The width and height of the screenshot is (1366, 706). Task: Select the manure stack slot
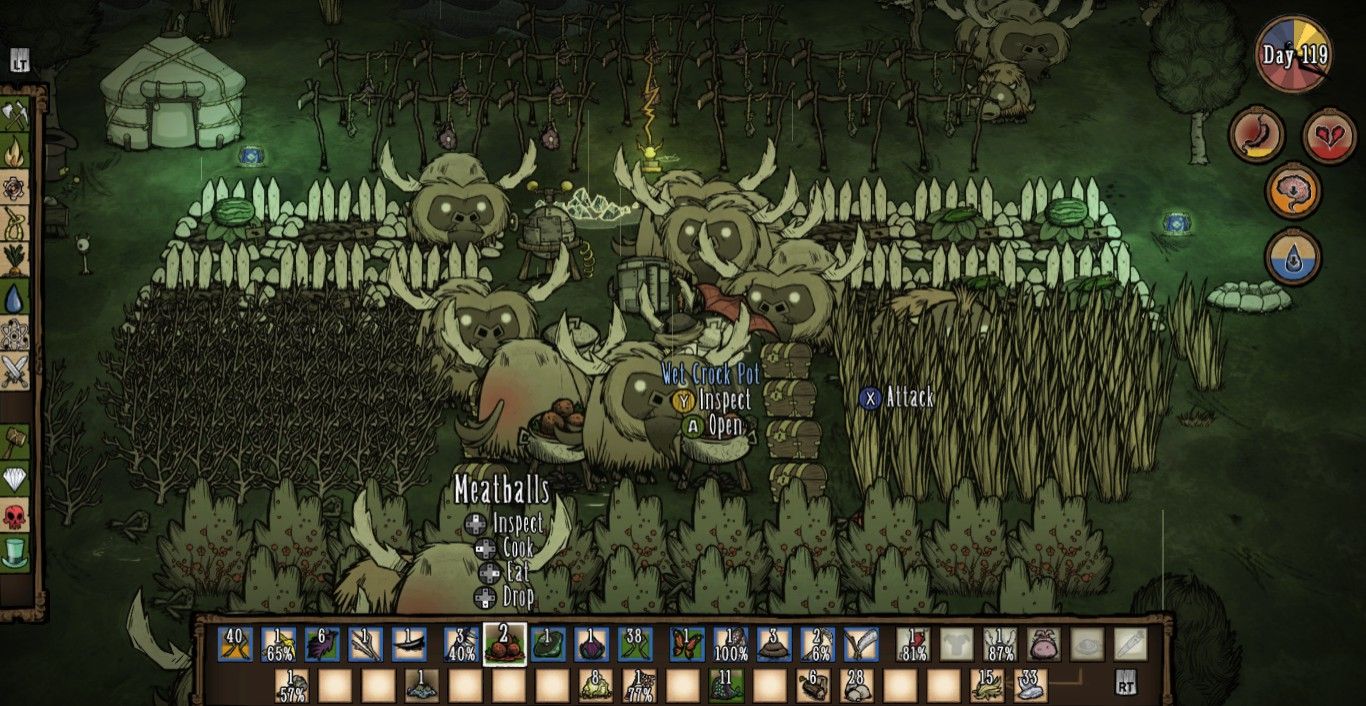(x=774, y=645)
